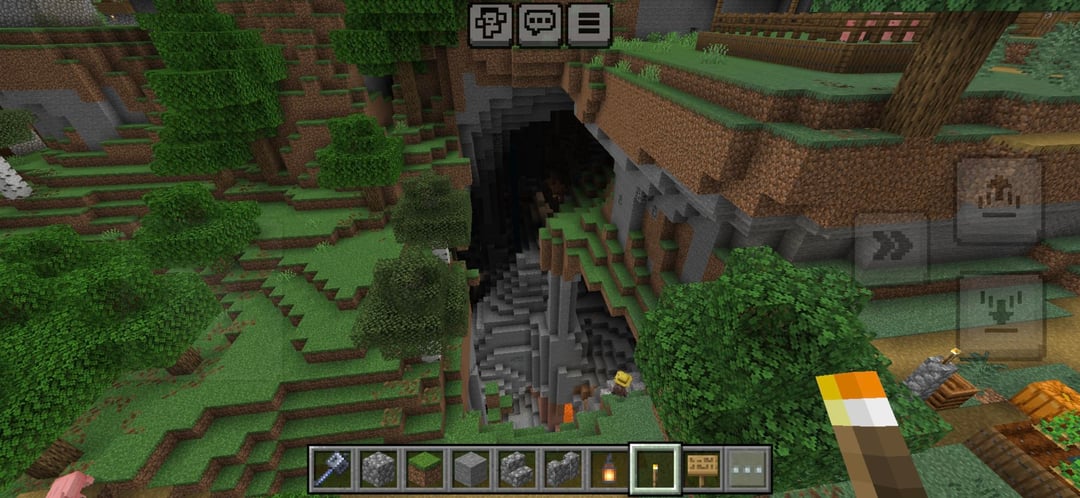The height and width of the screenshot is (498, 1080).
Task: Select the cobblestone block hotbar slot
Action: [376, 468]
